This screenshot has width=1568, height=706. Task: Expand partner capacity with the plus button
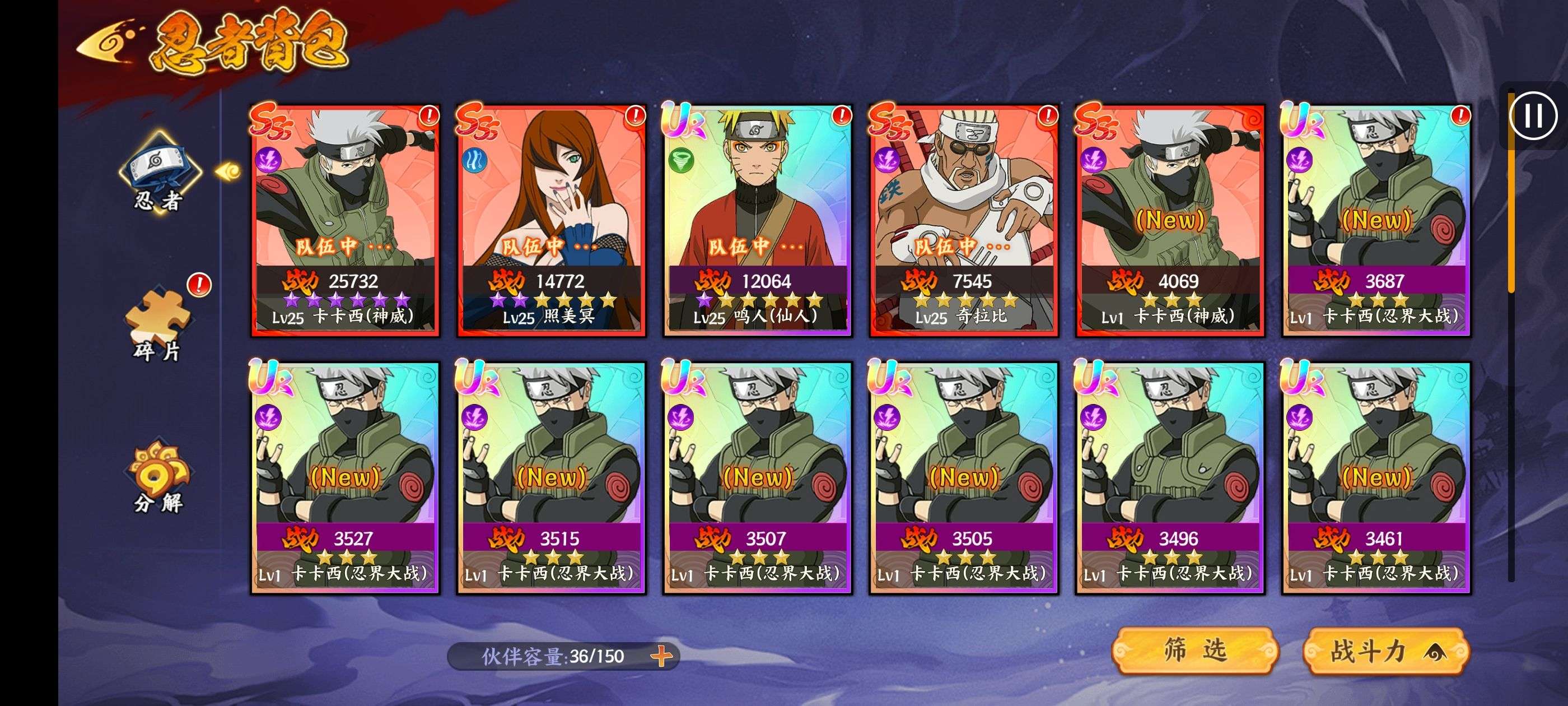click(661, 656)
